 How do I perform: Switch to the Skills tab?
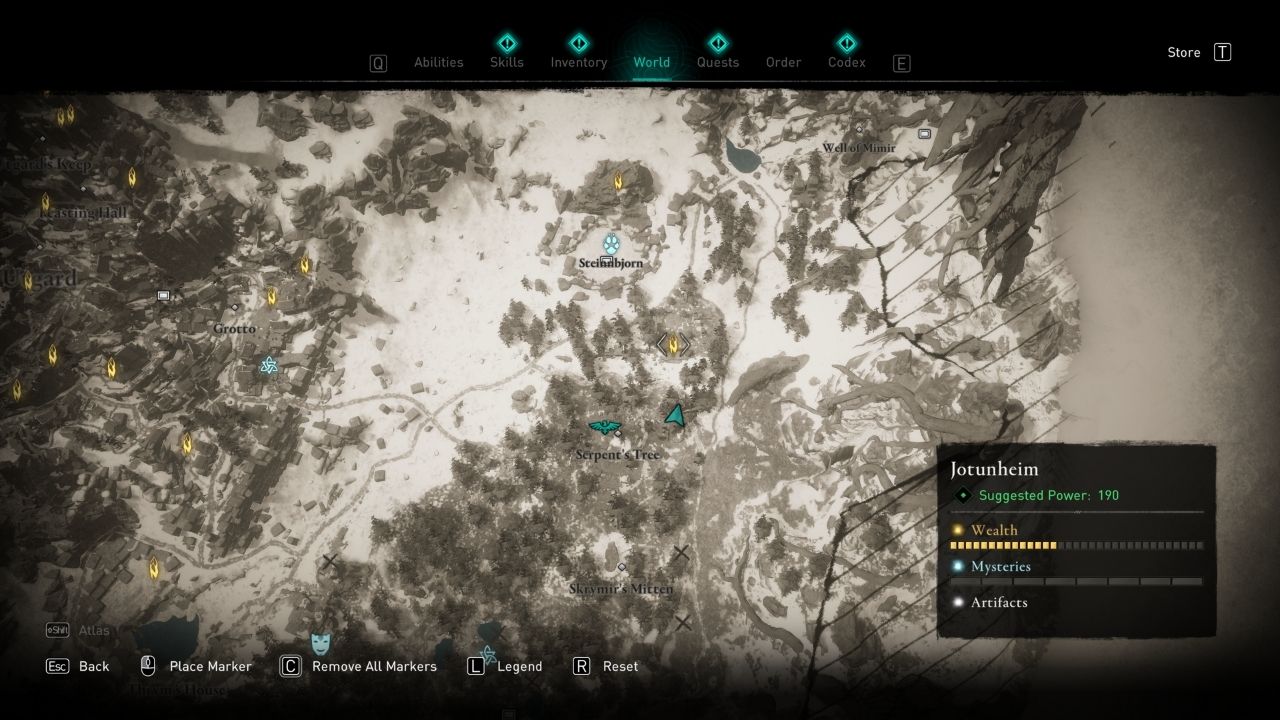pyautogui.click(x=507, y=62)
